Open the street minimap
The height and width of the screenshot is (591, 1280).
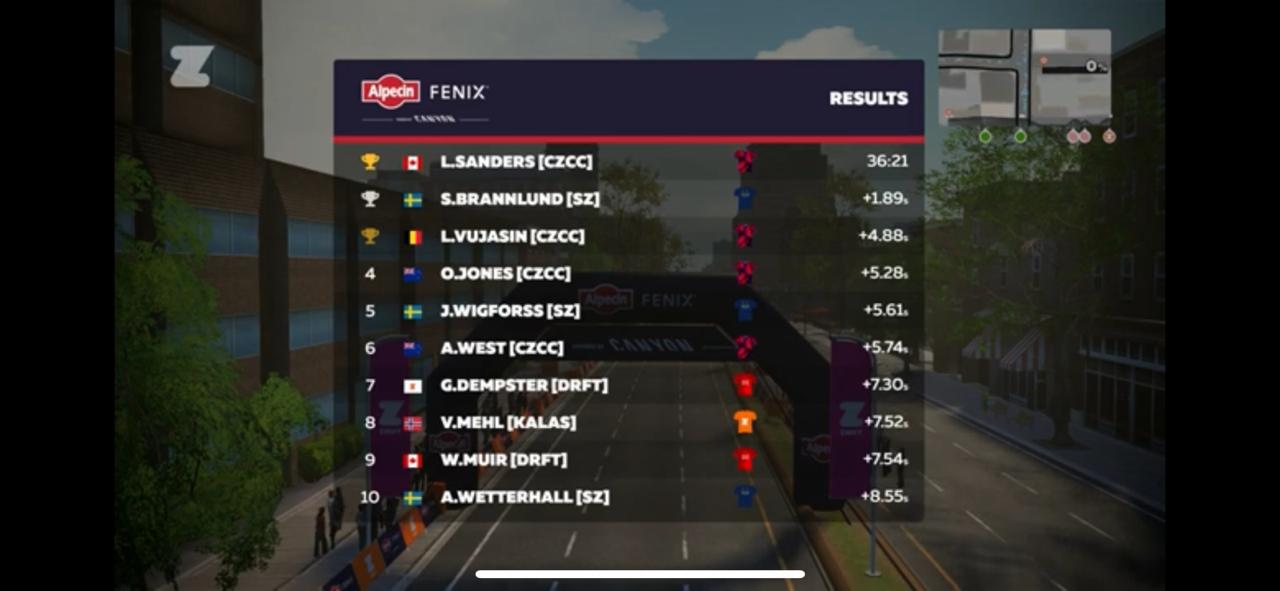(x=1024, y=76)
